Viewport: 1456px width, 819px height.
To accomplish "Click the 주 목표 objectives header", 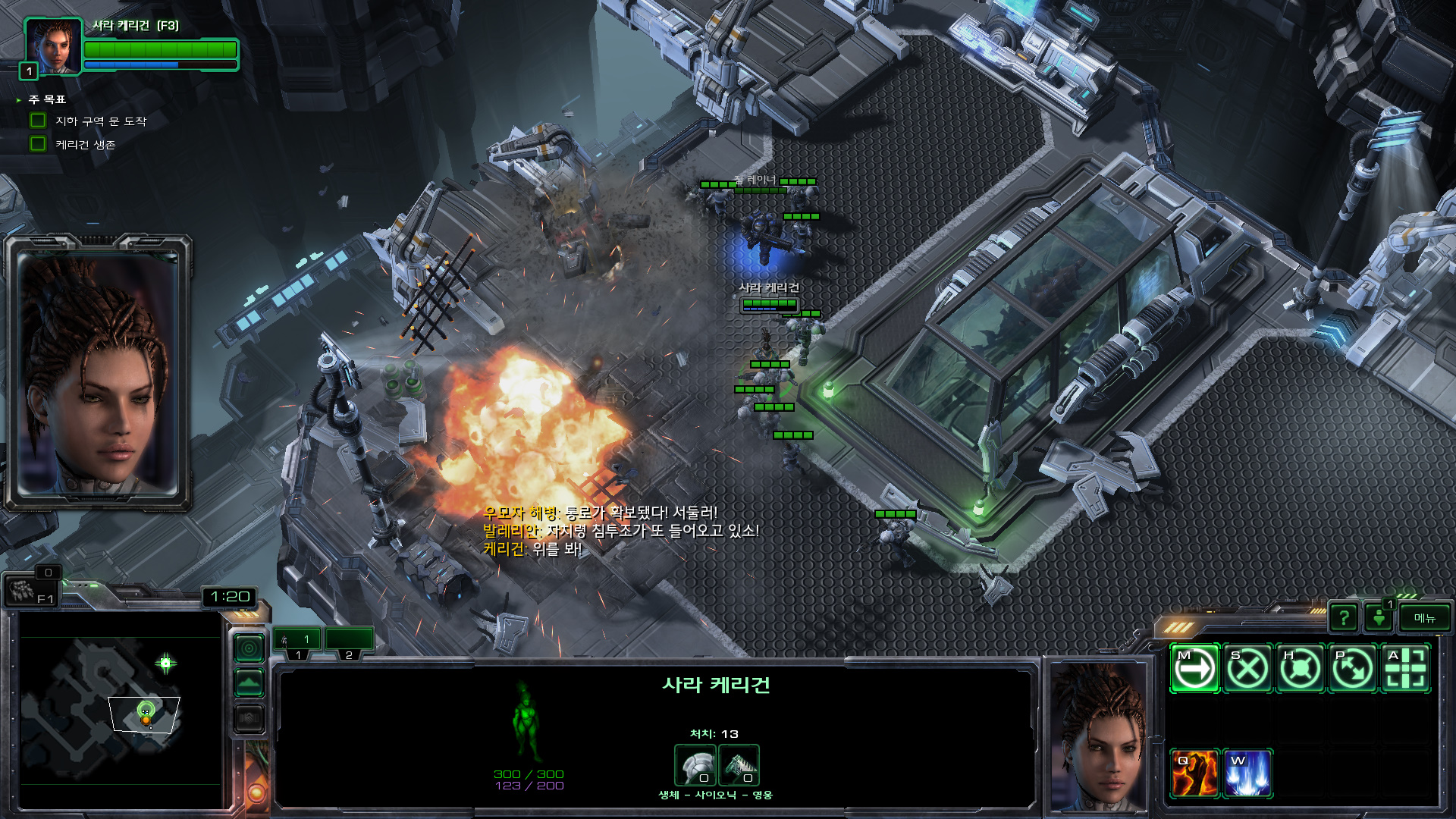I will coord(47,99).
